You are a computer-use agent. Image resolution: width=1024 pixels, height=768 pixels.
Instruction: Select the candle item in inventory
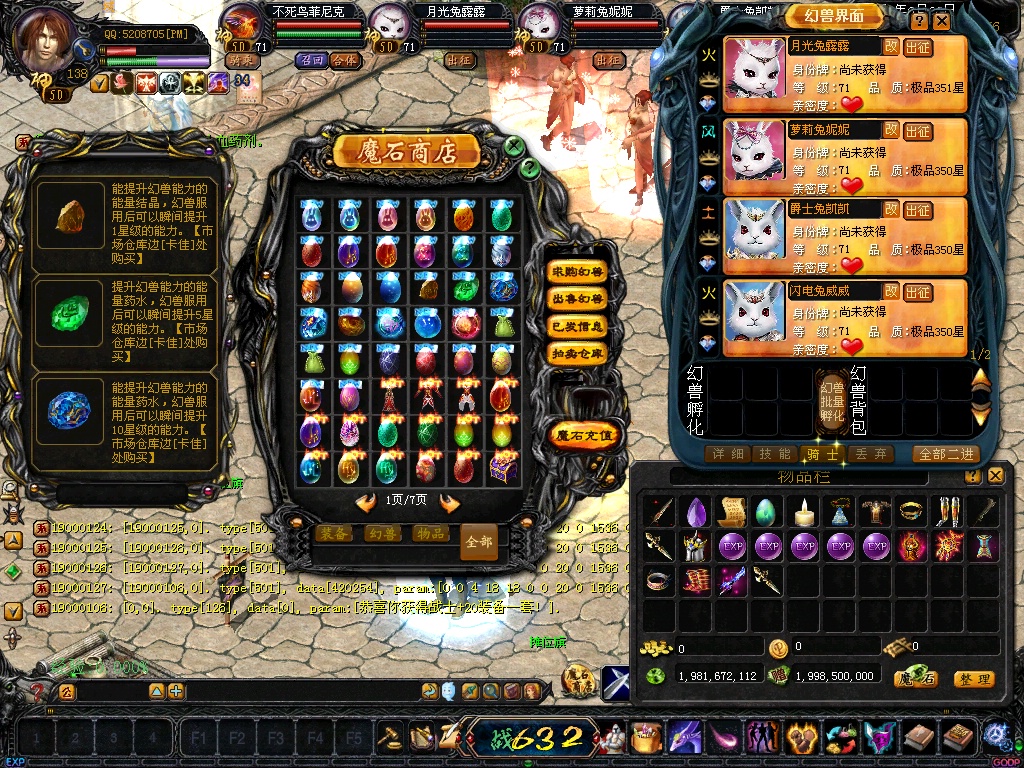(803, 512)
